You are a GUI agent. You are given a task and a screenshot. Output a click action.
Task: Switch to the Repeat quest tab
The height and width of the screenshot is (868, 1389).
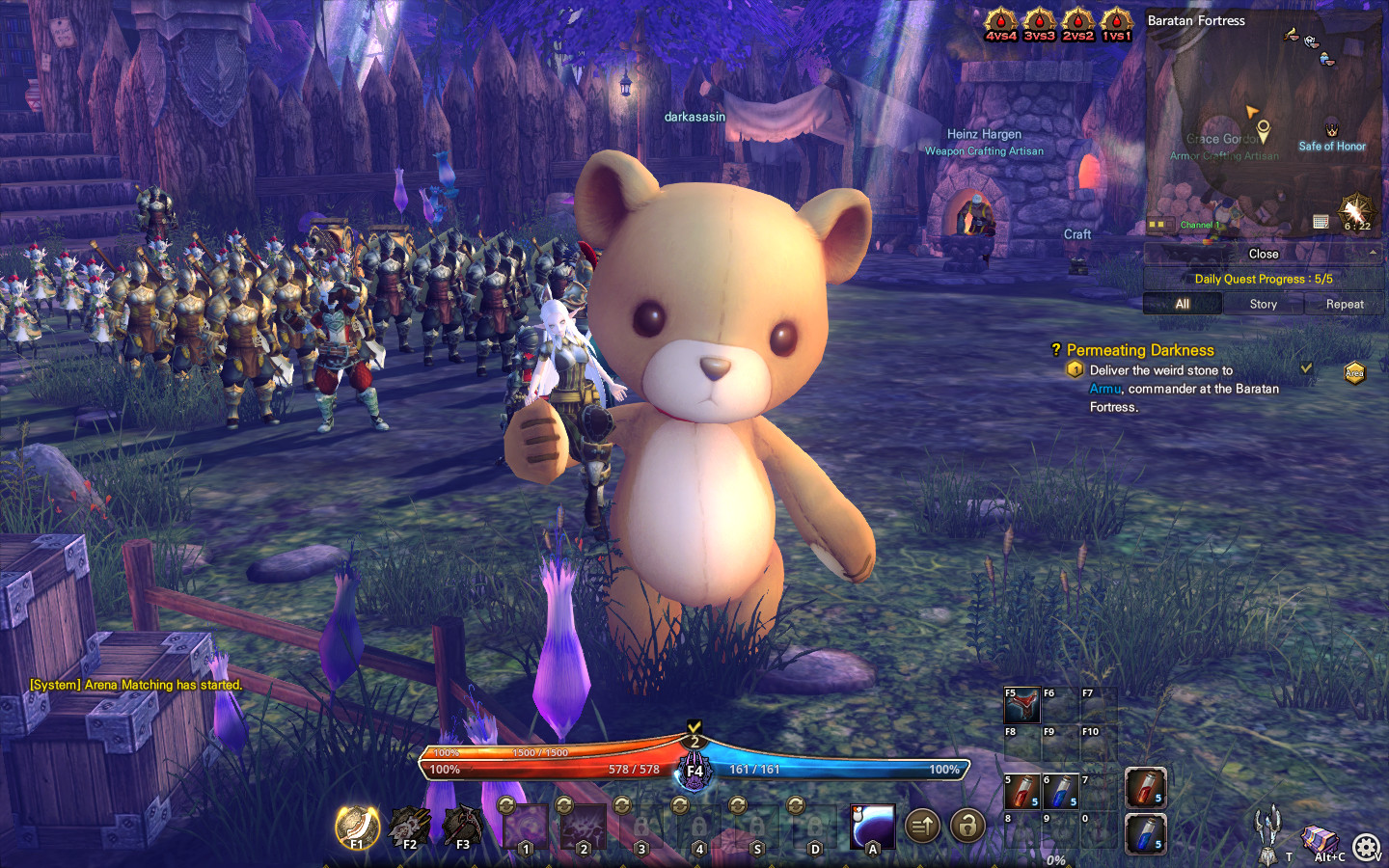point(1344,304)
